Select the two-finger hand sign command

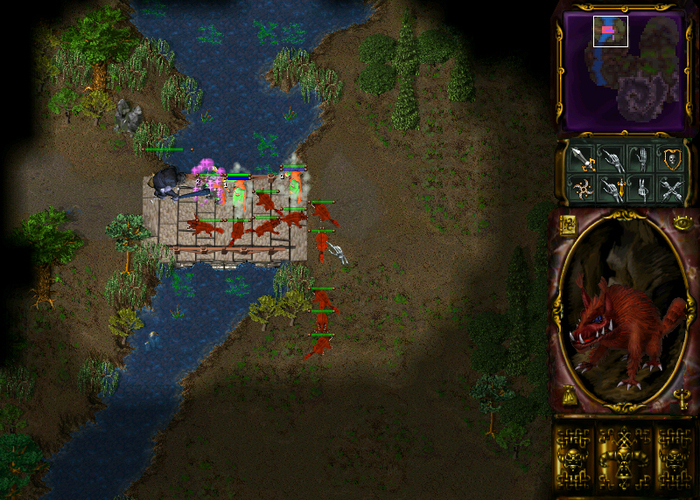click(x=641, y=188)
